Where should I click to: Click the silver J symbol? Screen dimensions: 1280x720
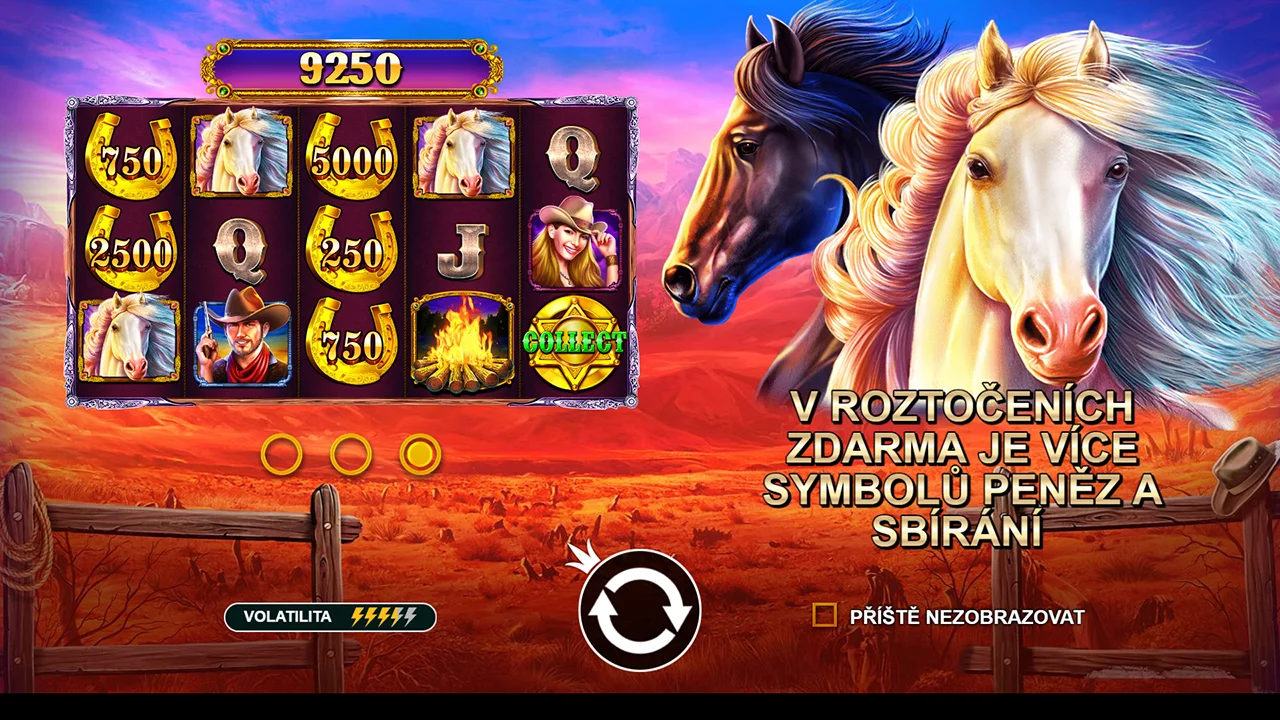462,248
